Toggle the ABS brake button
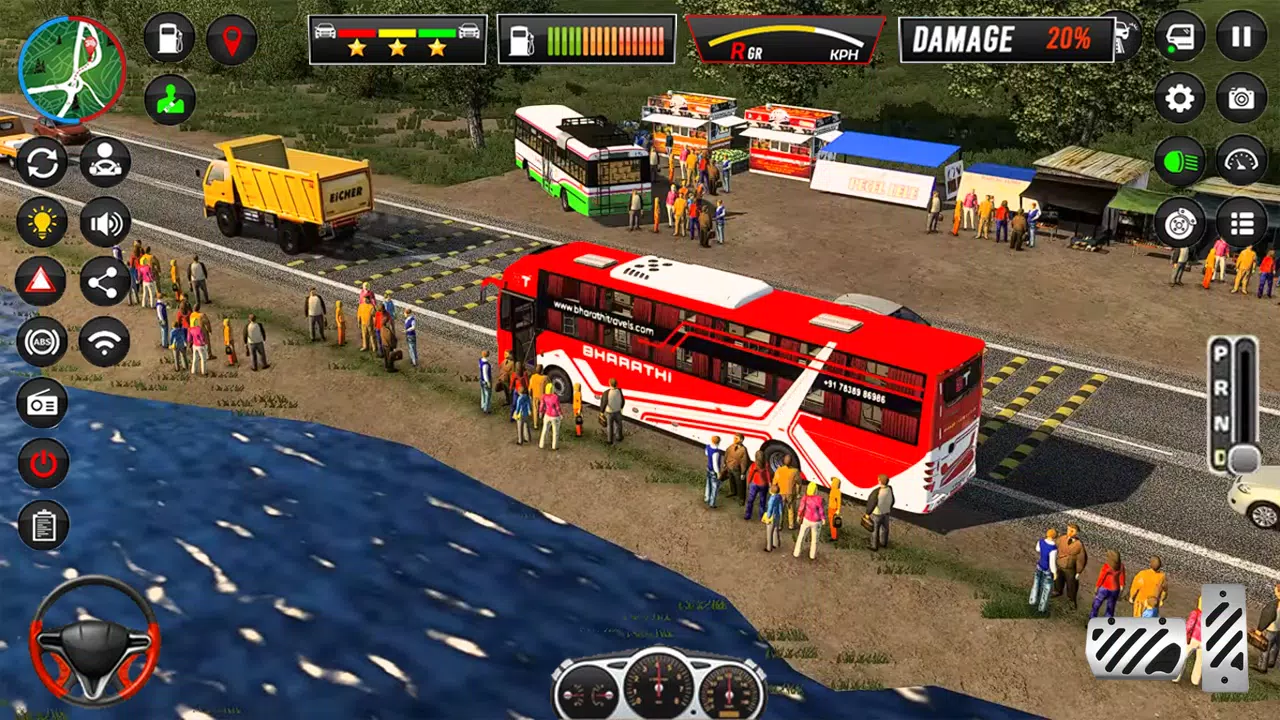The width and height of the screenshot is (1280, 720). pyautogui.click(x=42, y=342)
